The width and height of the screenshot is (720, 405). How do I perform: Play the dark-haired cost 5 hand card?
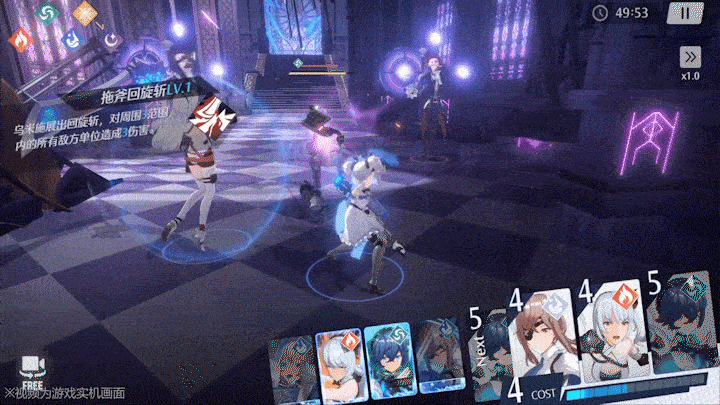tap(682, 330)
